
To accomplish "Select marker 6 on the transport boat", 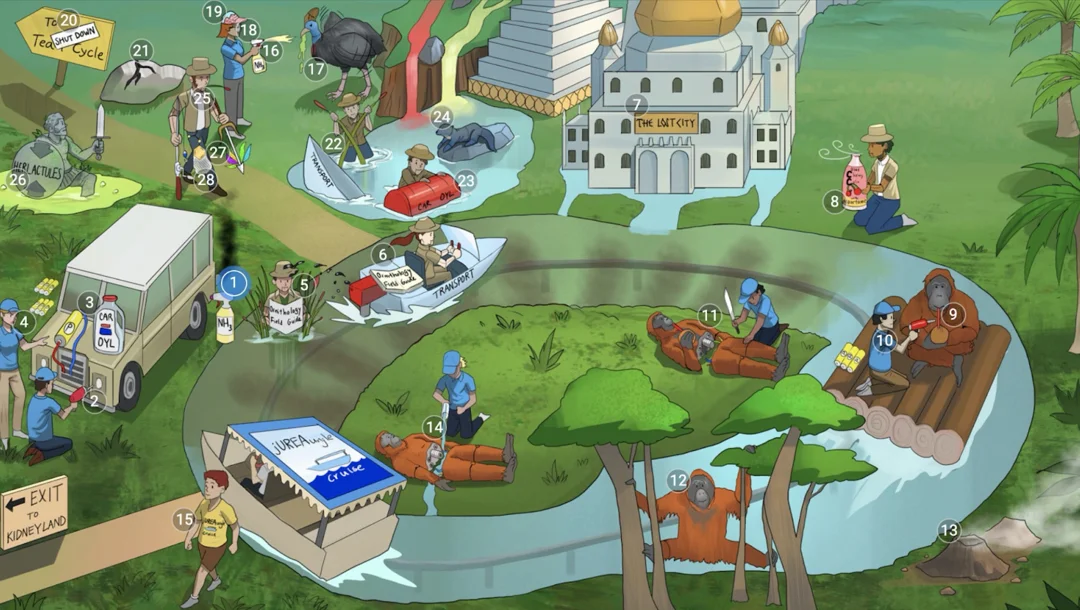I will (382, 255).
